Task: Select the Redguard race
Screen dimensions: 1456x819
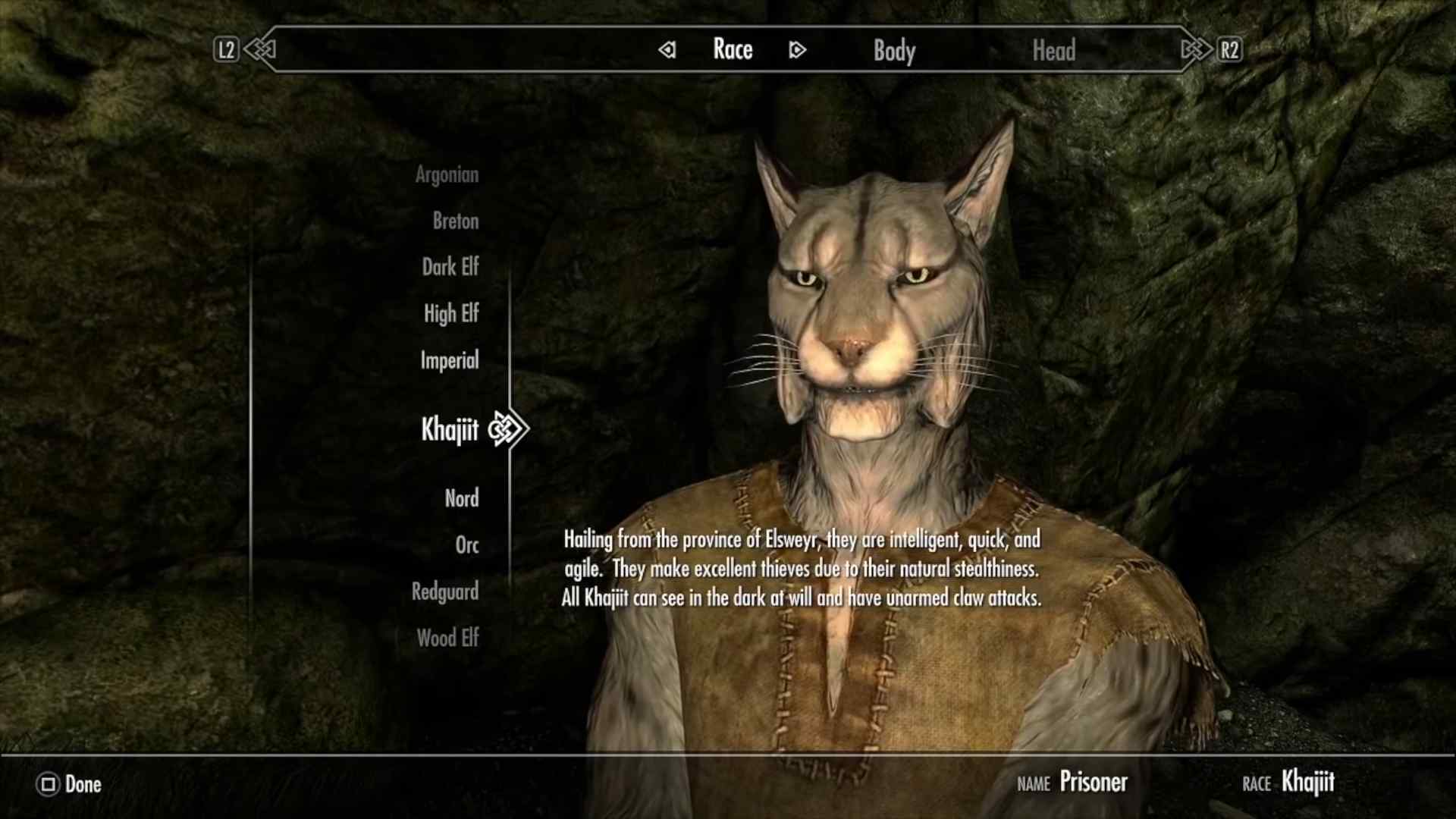Action: click(447, 591)
